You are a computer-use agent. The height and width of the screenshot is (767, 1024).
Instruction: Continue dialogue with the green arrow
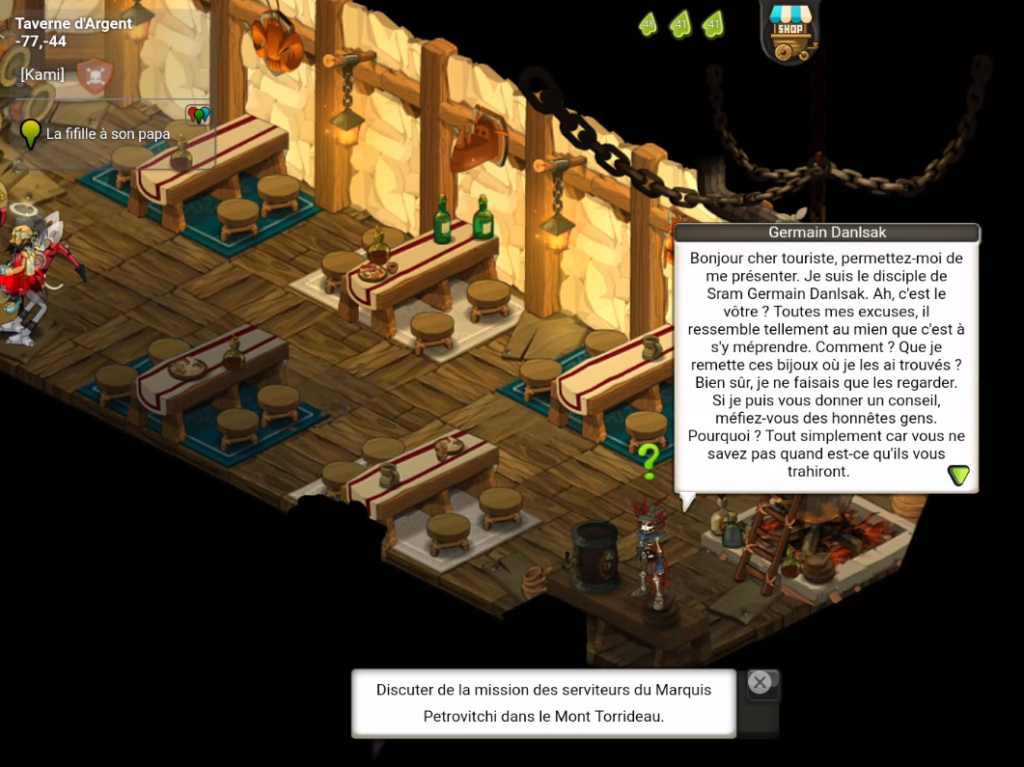959,475
